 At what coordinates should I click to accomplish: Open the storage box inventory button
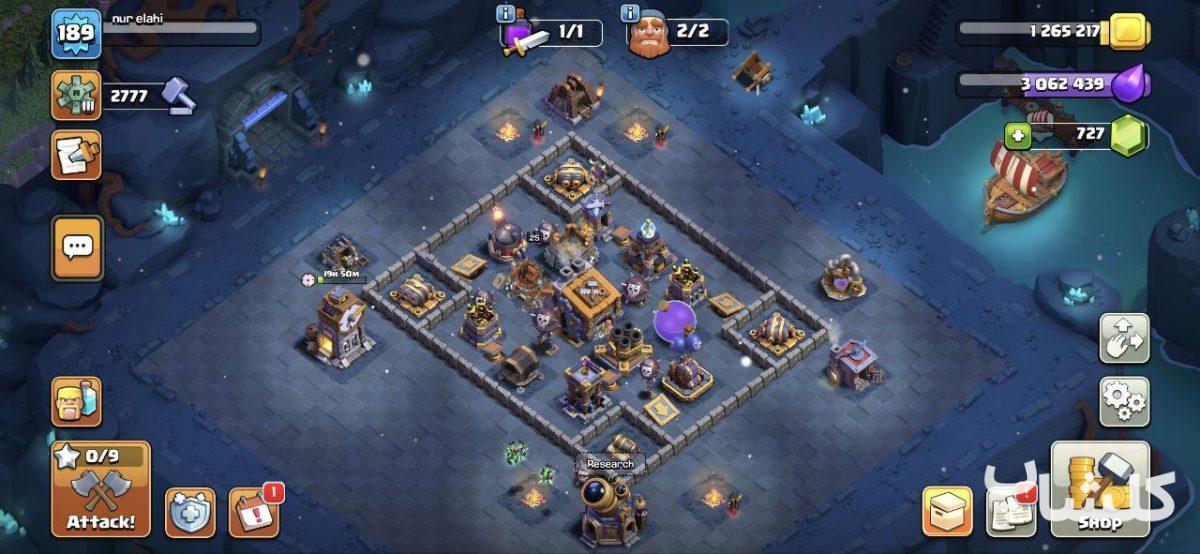click(x=946, y=512)
